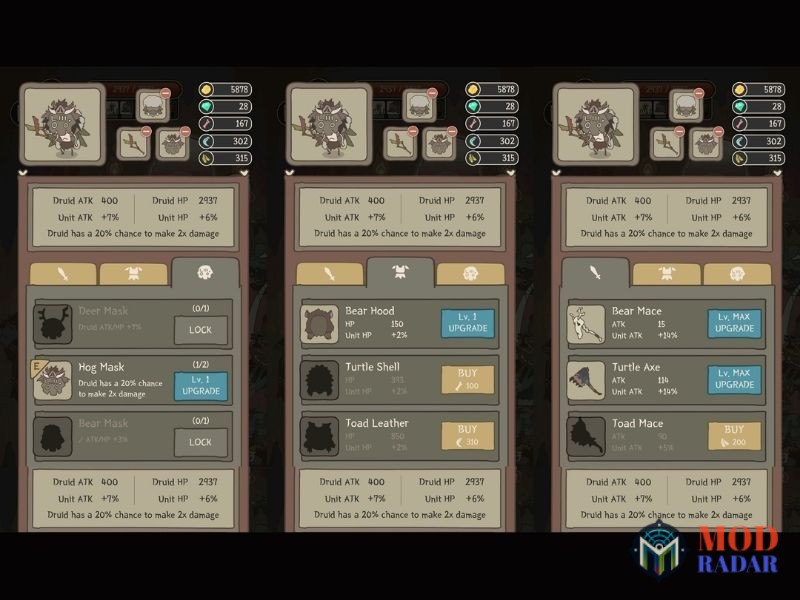Image resolution: width=800 pixels, height=600 pixels.
Task: Select the locked Bear Mask silhouette
Action: 53,438
